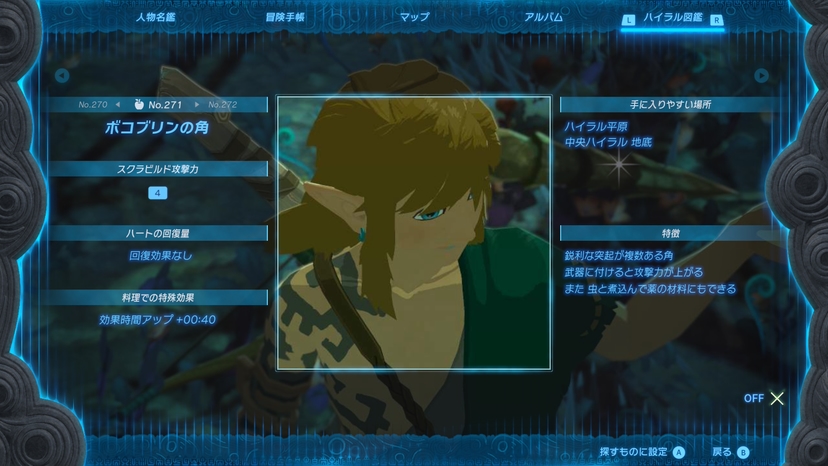The height and width of the screenshot is (466, 828).
Task: Choose 探すものに設定 to track this item
Action: point(642,452)
